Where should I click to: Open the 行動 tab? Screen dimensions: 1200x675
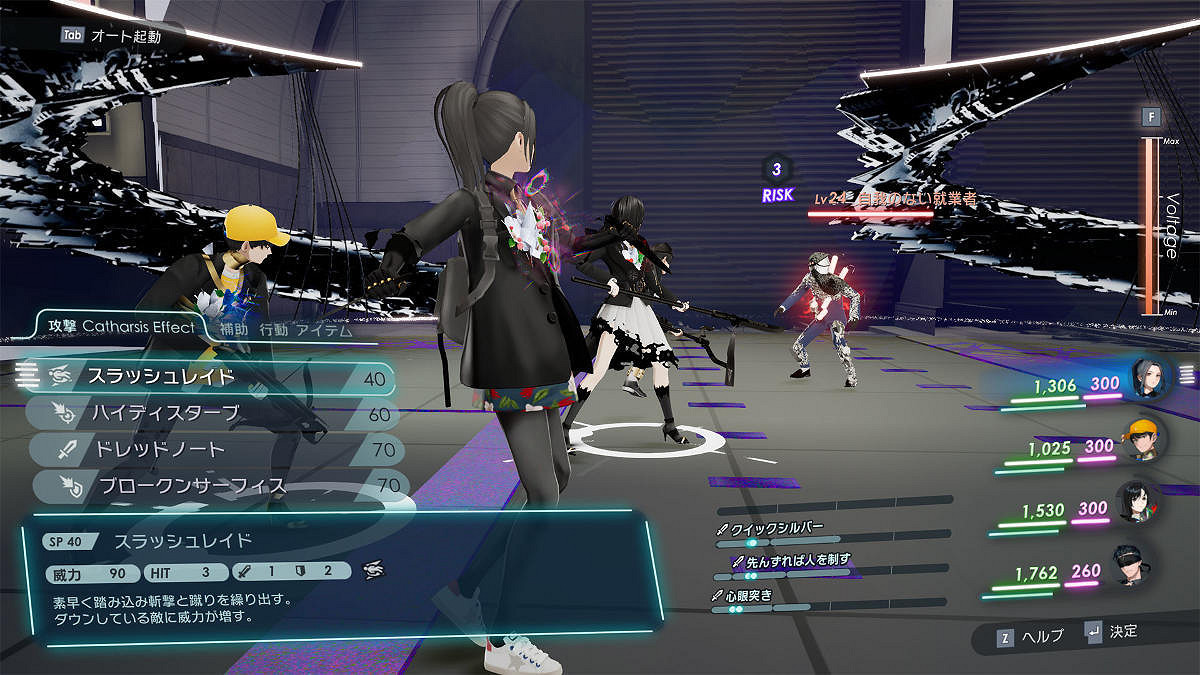tap(274, 329)
